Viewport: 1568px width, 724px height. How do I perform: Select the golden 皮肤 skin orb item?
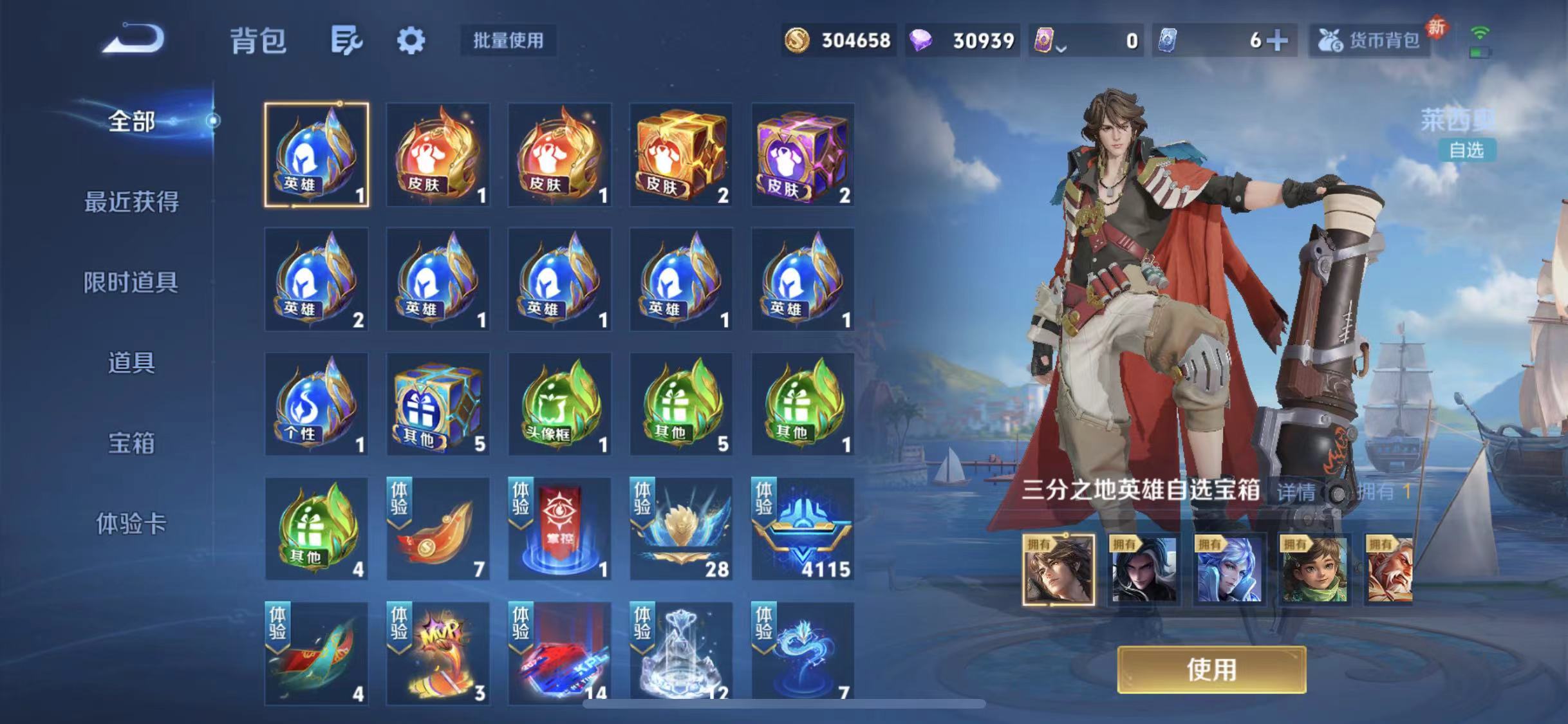point(438,154)
